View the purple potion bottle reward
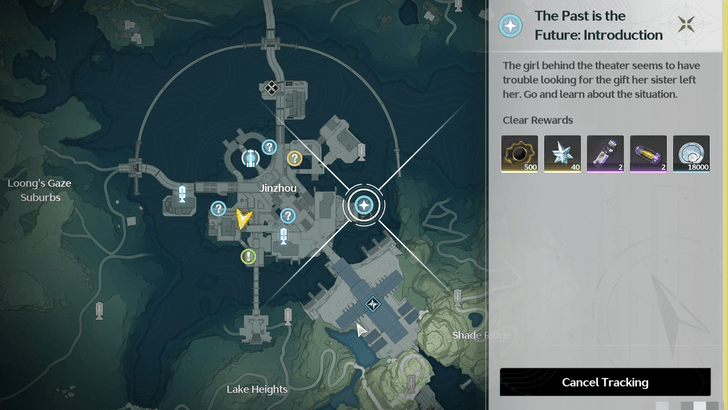Screen dimensions: 728x410 [x=605, y=154]
